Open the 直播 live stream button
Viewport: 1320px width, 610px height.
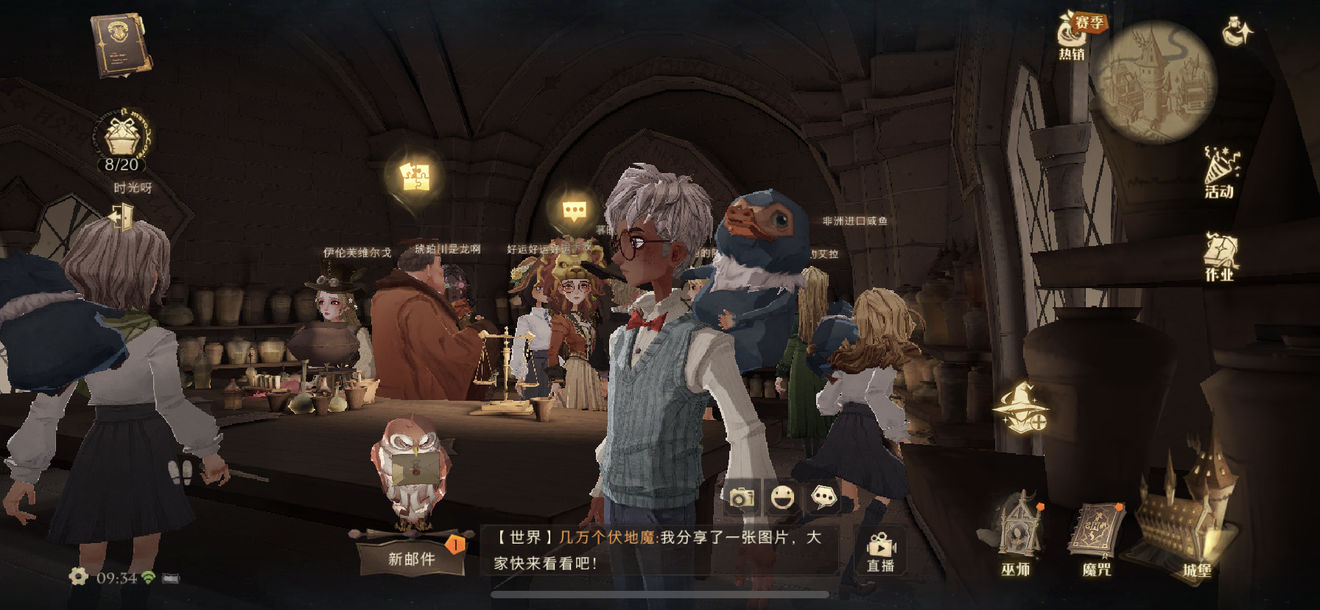click(x=880, y=550)
